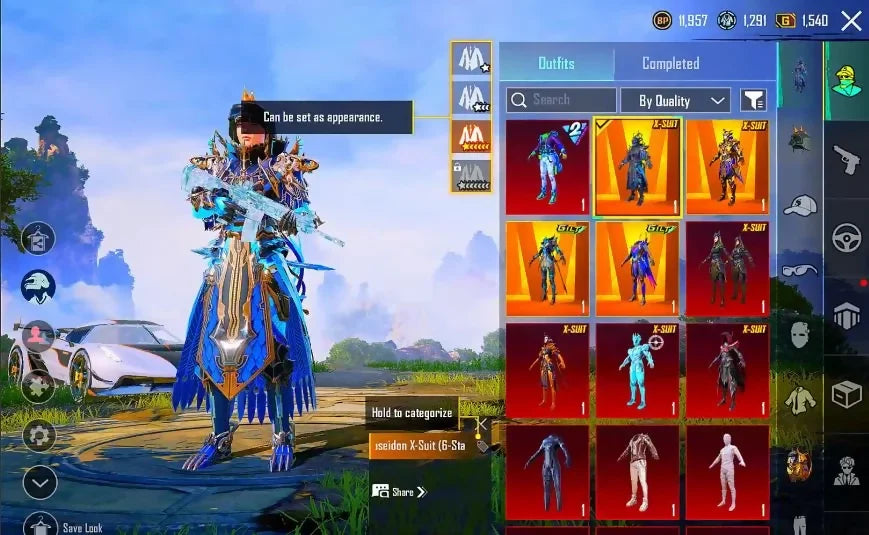Show the cap headwear category
Image resolution: width=869 pixels, height=535 pixels.
coord(800,205)
